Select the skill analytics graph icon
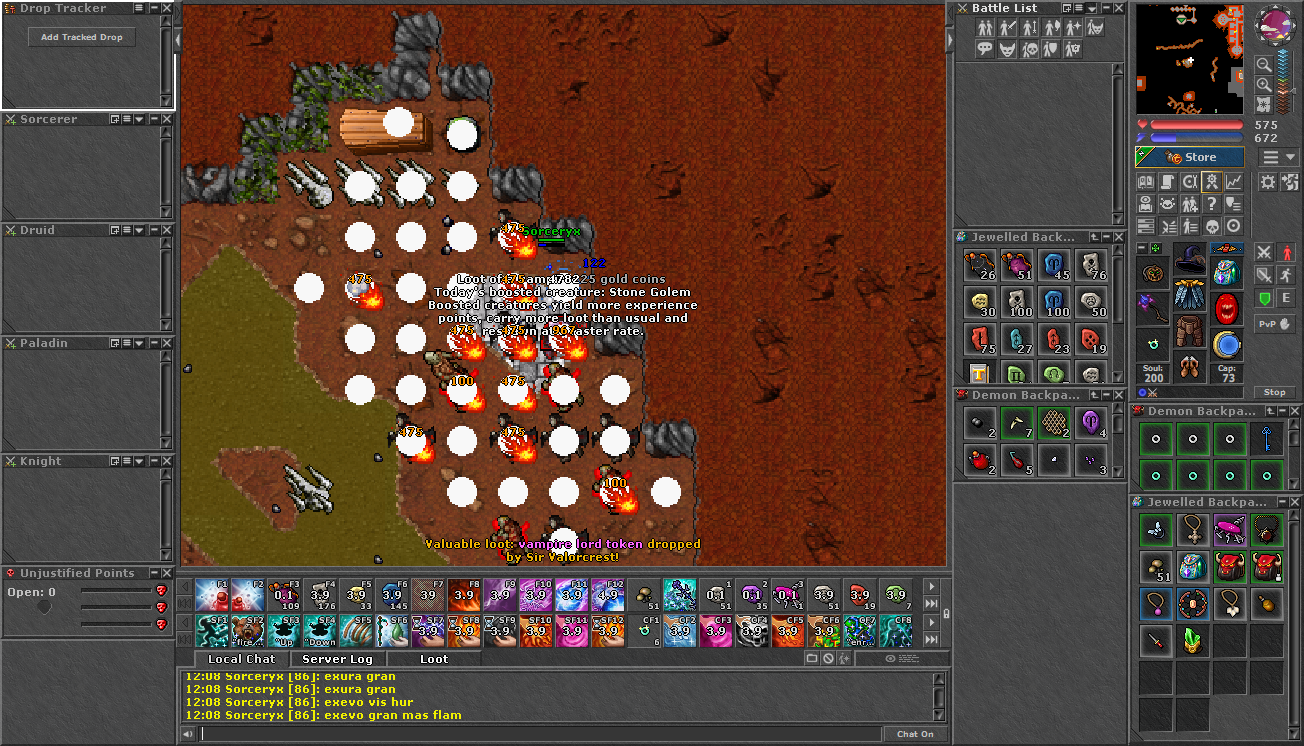Screen dimensions: 1304x746 1234,181
